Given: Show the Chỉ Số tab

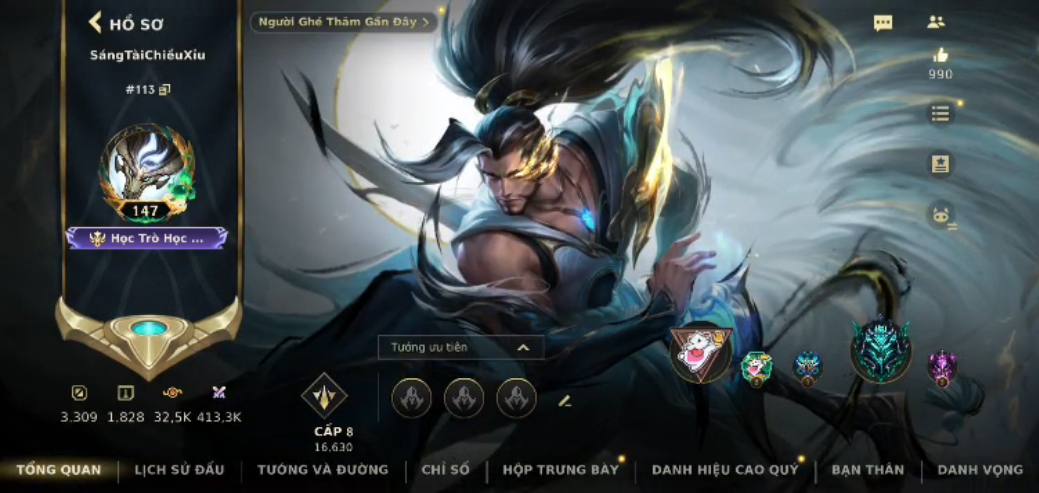Looking at the screenshot, I should (445, 470).
